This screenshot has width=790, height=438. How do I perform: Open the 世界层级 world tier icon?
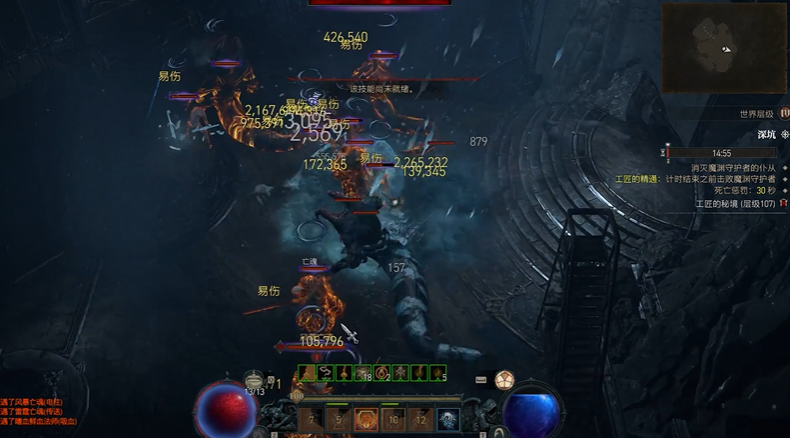[x=784, y=114]
